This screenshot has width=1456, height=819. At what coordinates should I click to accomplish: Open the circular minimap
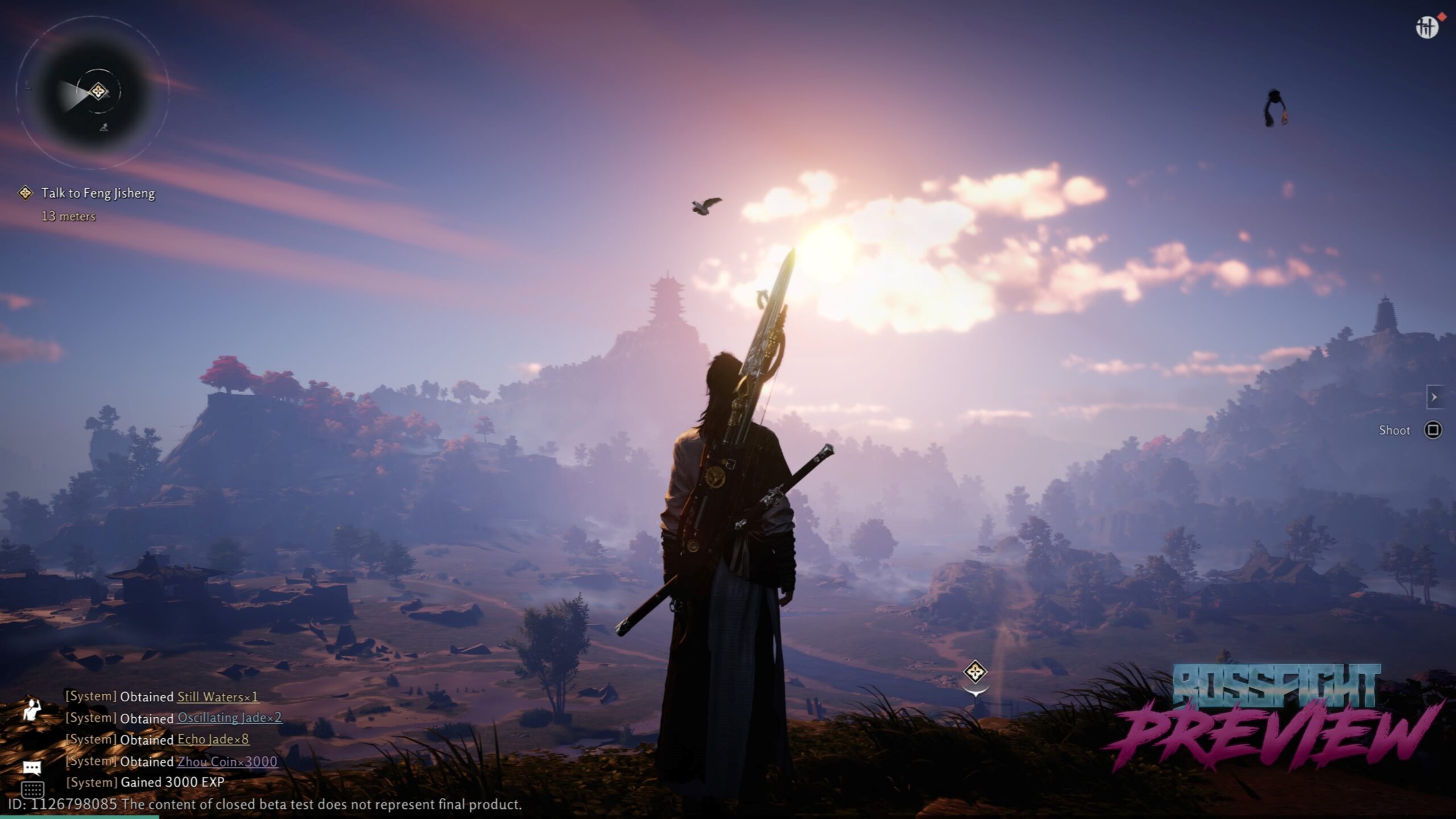93,92
